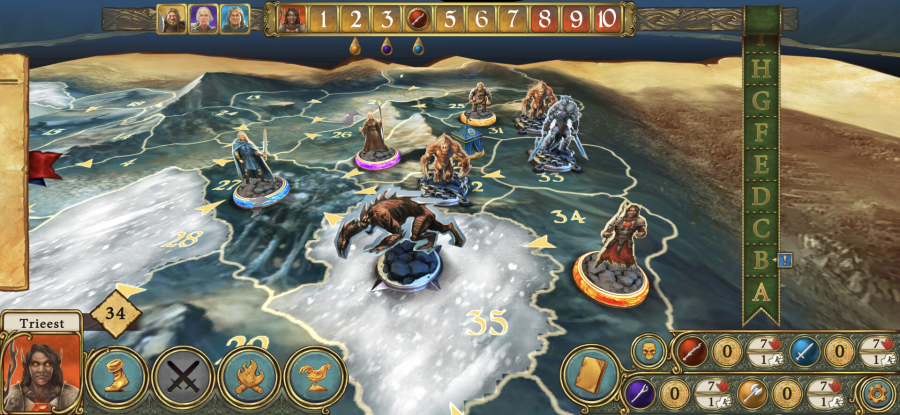Click the letter A on the legend banner
The width and height of the screenshot is (900, 415).
pyautogui.click(x=762, y=291)
